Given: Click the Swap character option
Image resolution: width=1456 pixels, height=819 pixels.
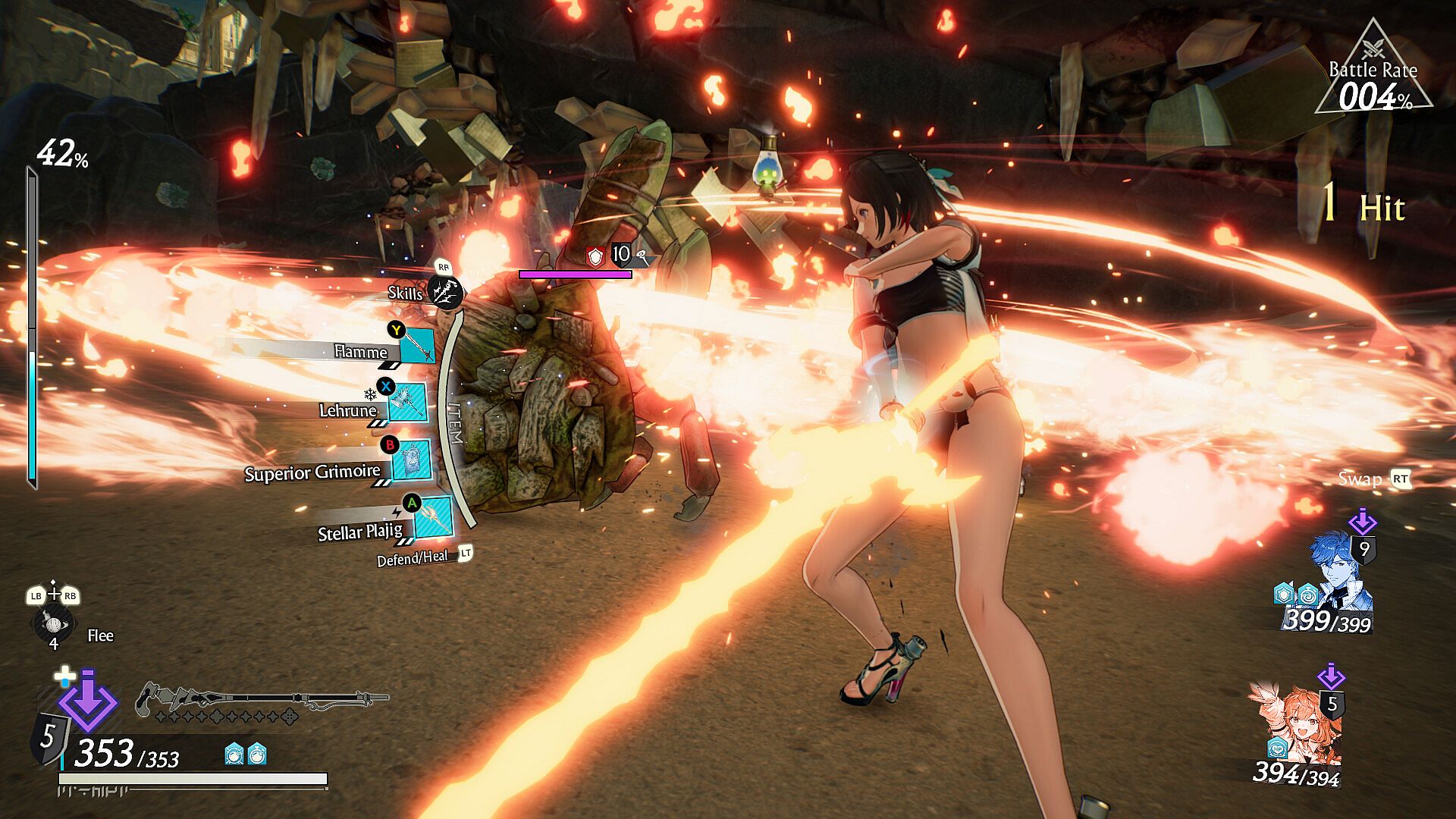Looking at the screenshot, I should (1360, 479).
